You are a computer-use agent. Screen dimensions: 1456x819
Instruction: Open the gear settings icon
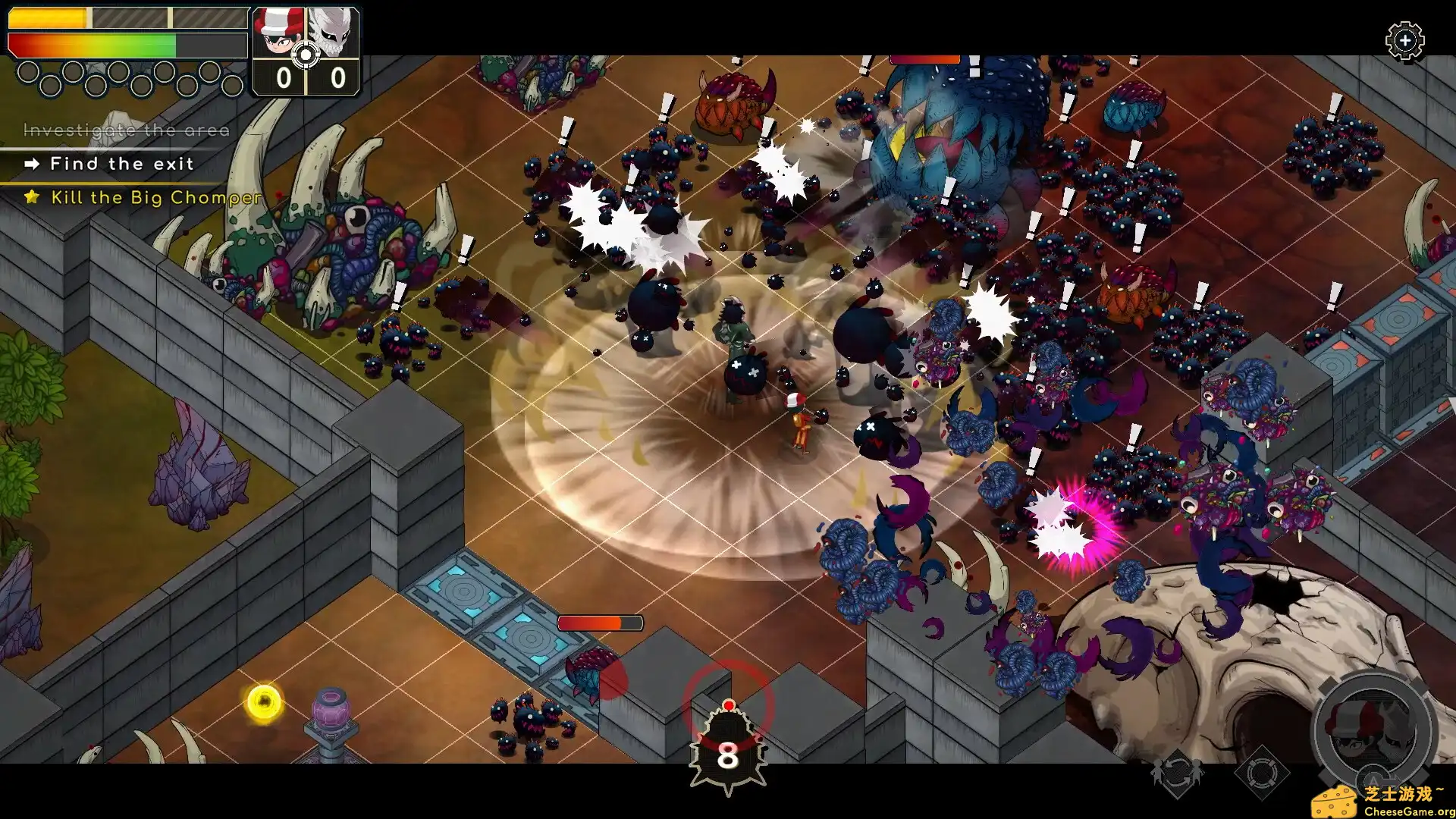click(1404, 40)
